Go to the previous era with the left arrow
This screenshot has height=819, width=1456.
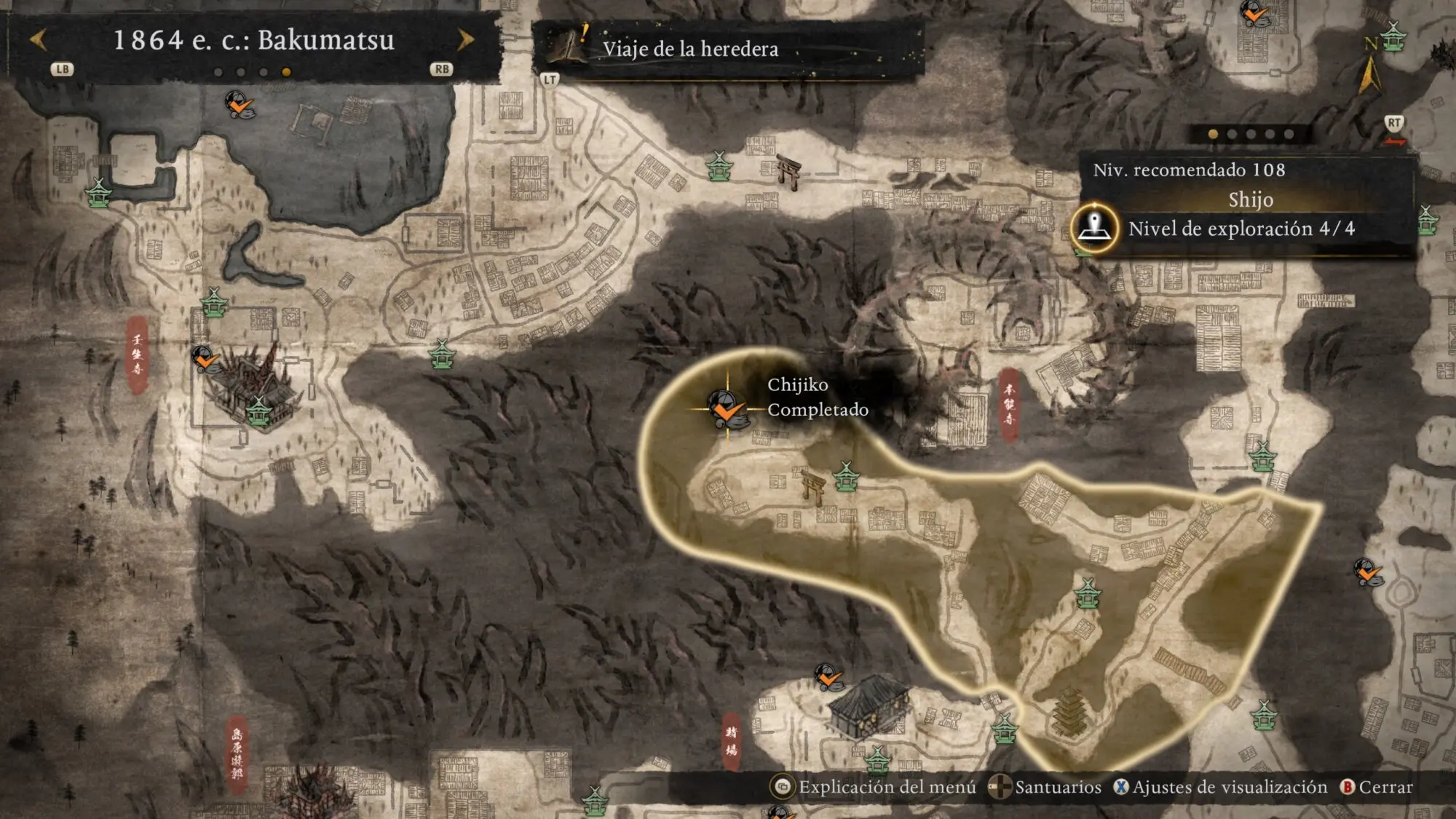(x=39, y=39)
